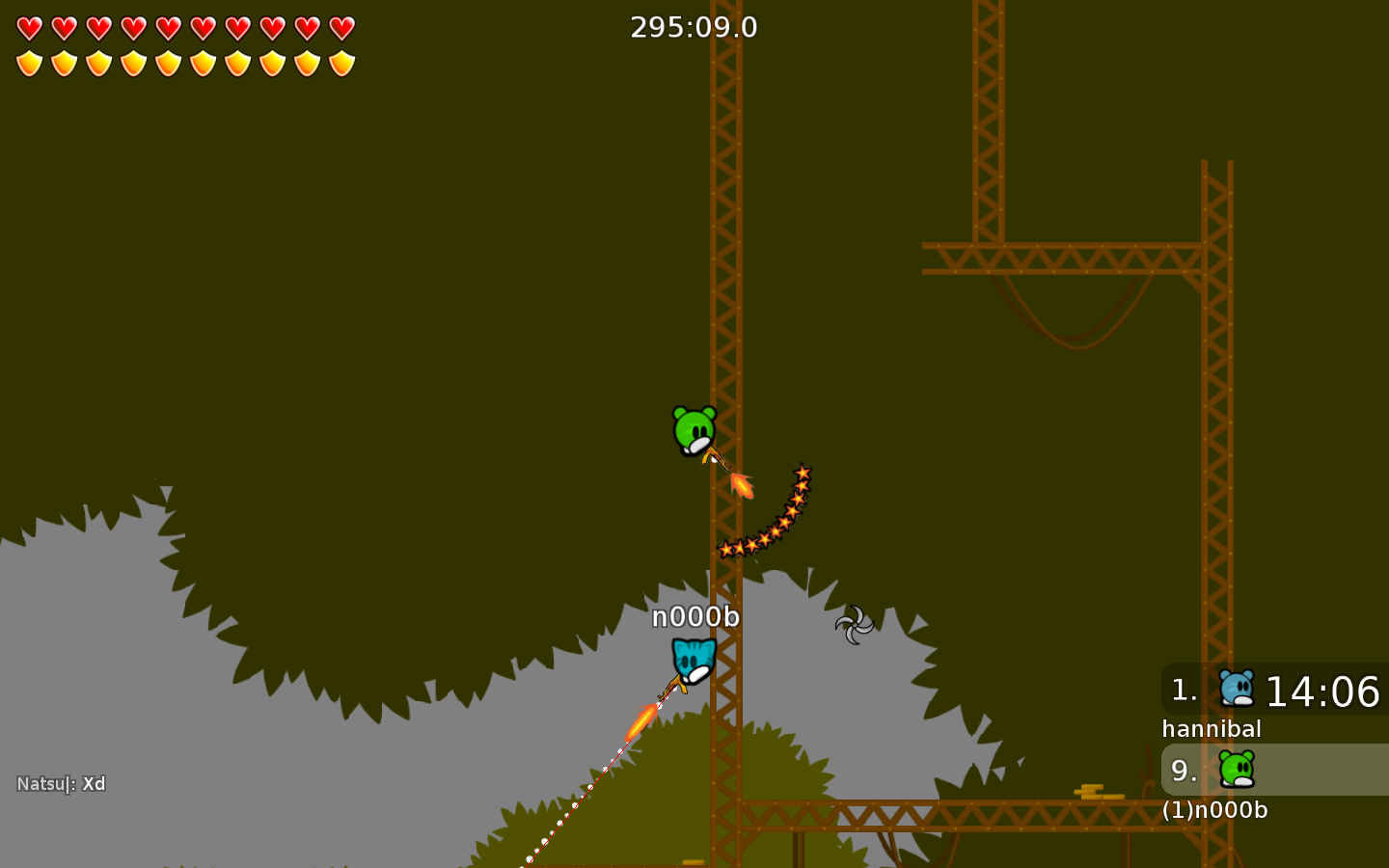
Task: Click hannibal's blue tee avatar on the scoreboard
Action: 1238,689
